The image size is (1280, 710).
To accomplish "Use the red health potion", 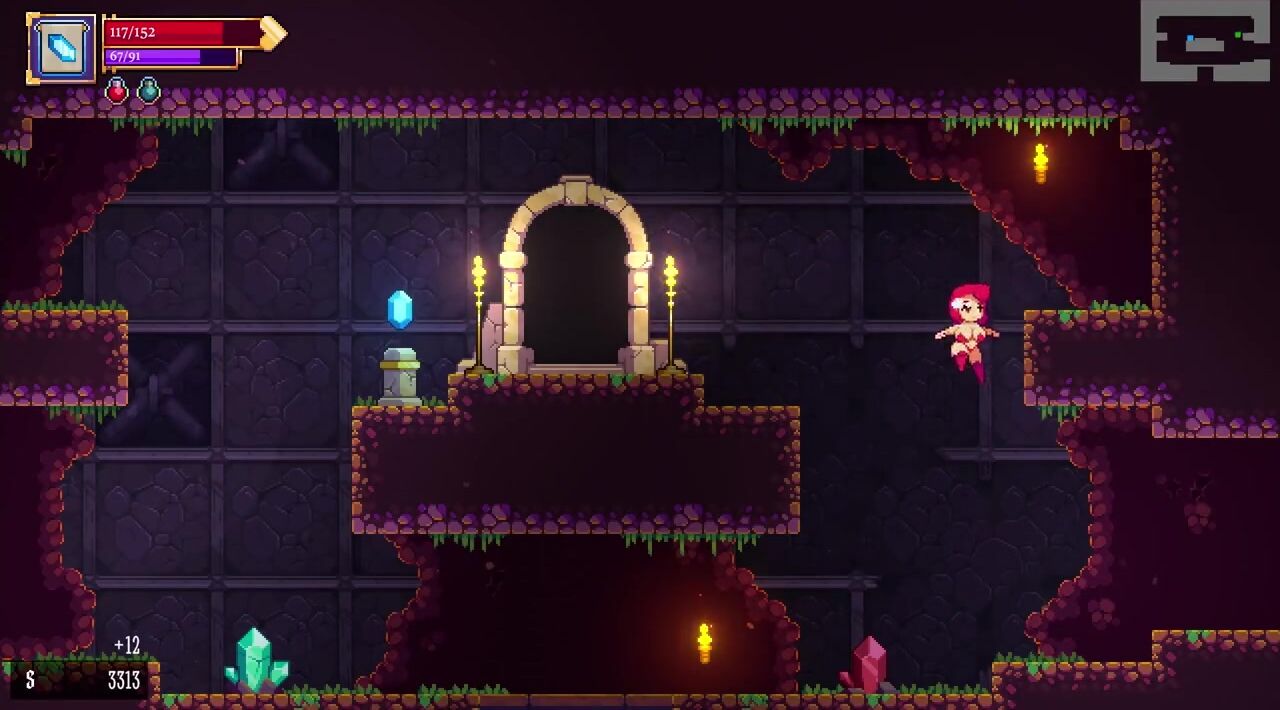I will (117, 91).
